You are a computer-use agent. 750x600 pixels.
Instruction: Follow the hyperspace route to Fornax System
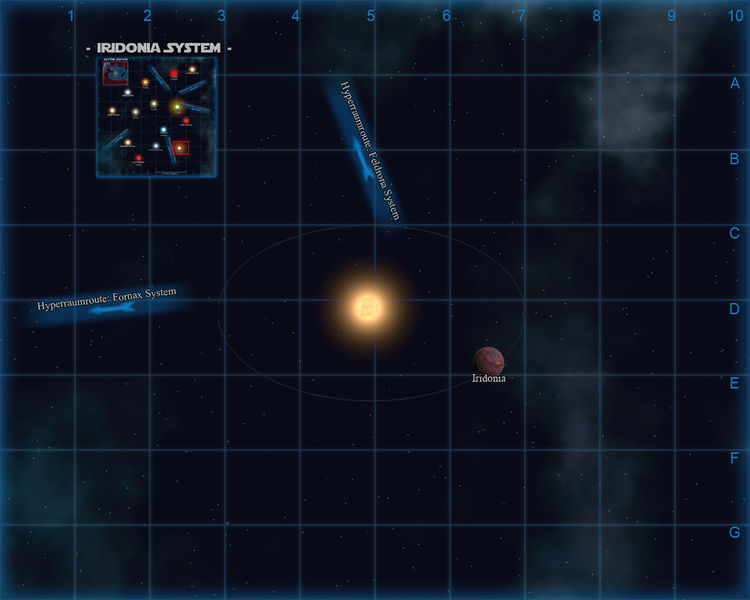click(110, 302)
